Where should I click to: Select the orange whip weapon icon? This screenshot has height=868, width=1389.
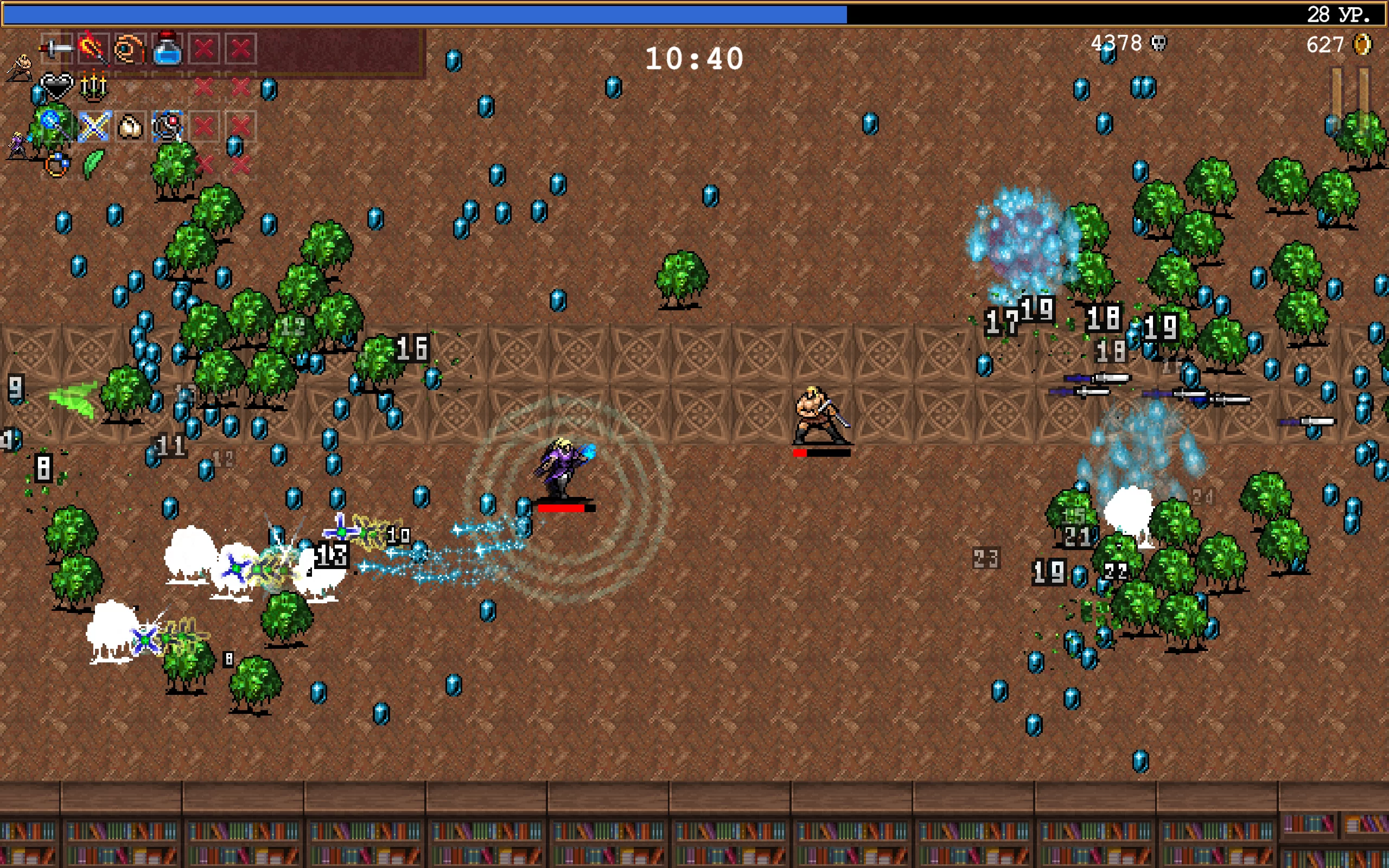coord(130,49)
